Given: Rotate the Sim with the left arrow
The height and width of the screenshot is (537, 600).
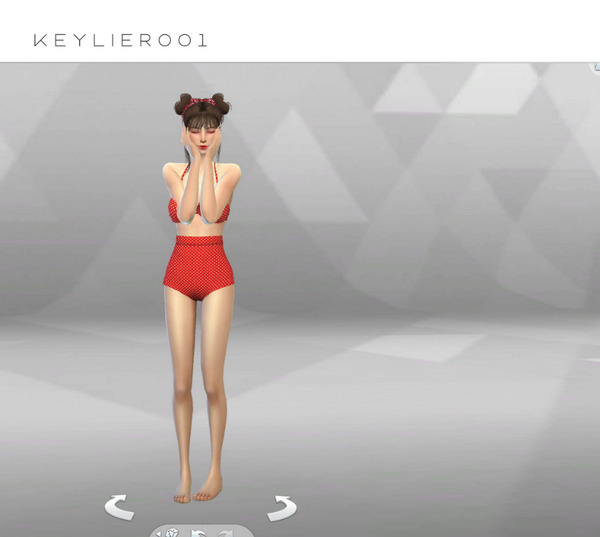Looking at the screenshot, I should [x=119, y=507].
